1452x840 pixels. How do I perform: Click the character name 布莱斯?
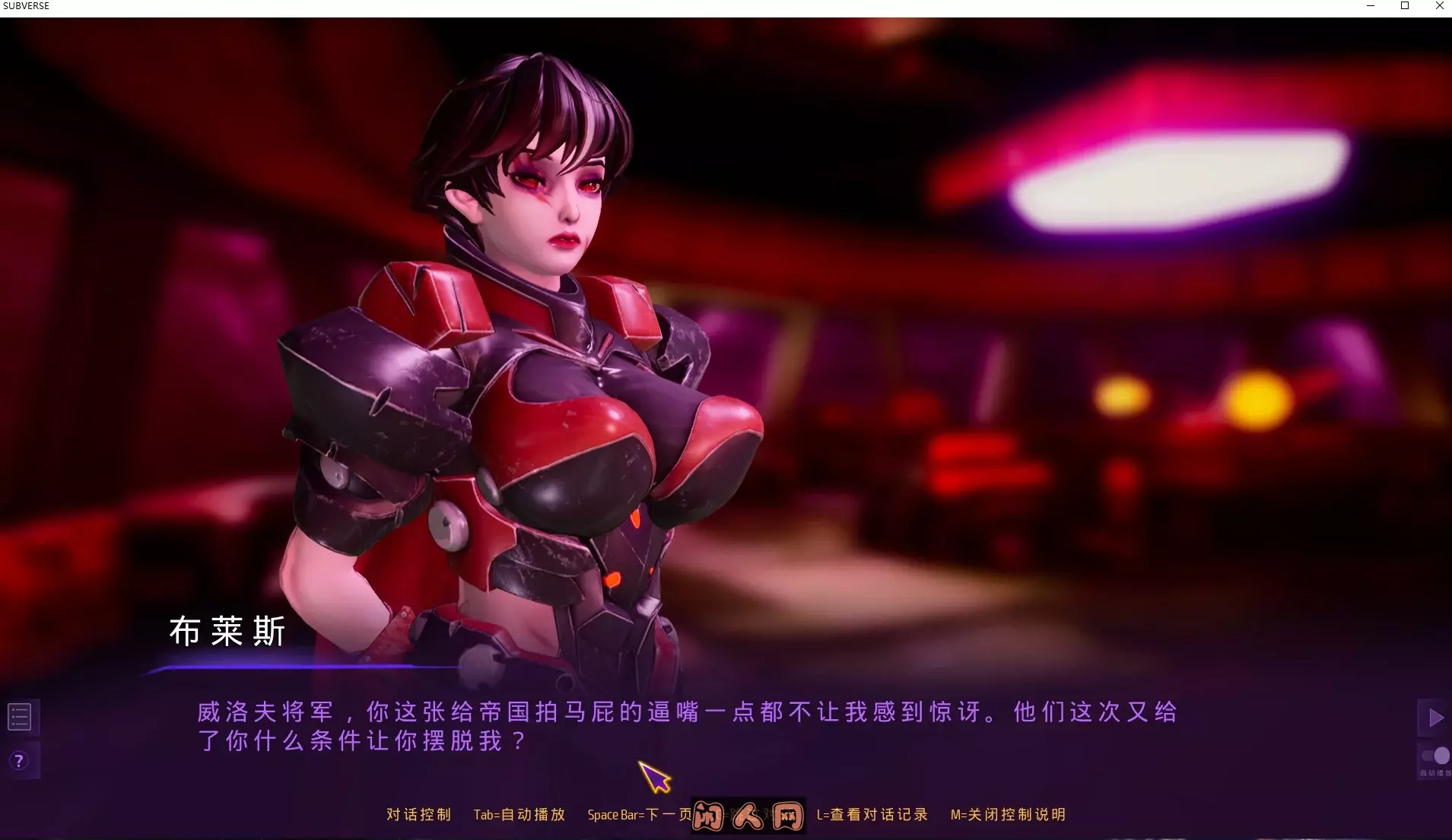[226, 632]
